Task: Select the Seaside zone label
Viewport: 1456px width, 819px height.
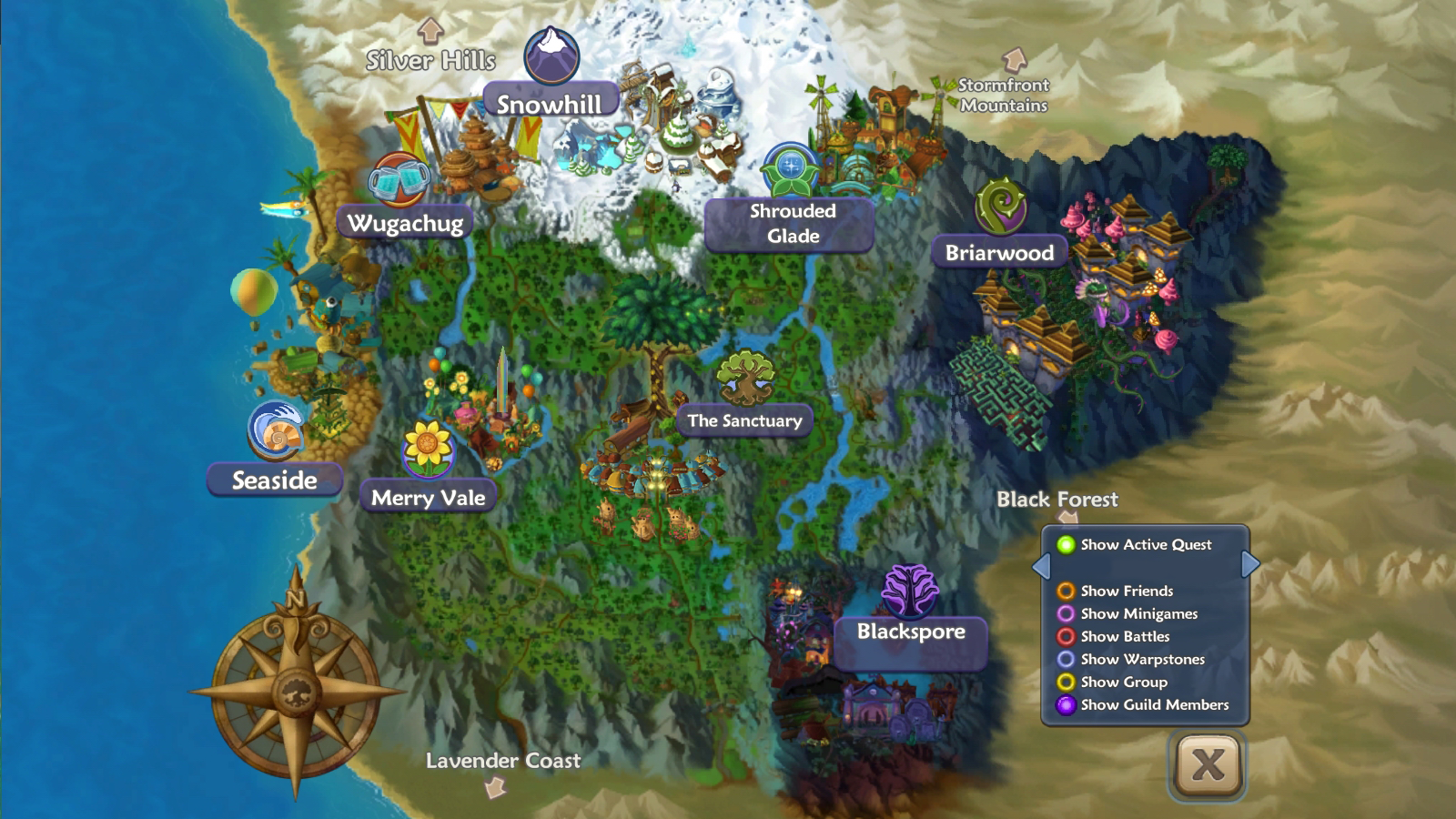Action: click(x=274, y=480)
